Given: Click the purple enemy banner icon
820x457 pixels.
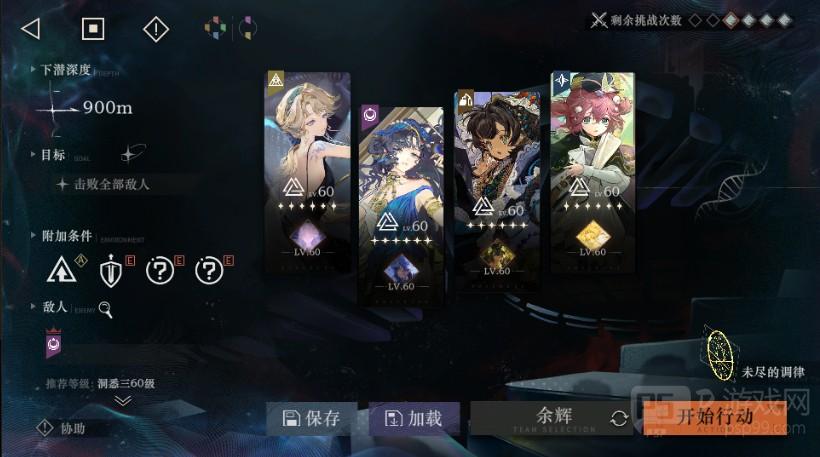Looking at the screenshot, I should [55, 346].
